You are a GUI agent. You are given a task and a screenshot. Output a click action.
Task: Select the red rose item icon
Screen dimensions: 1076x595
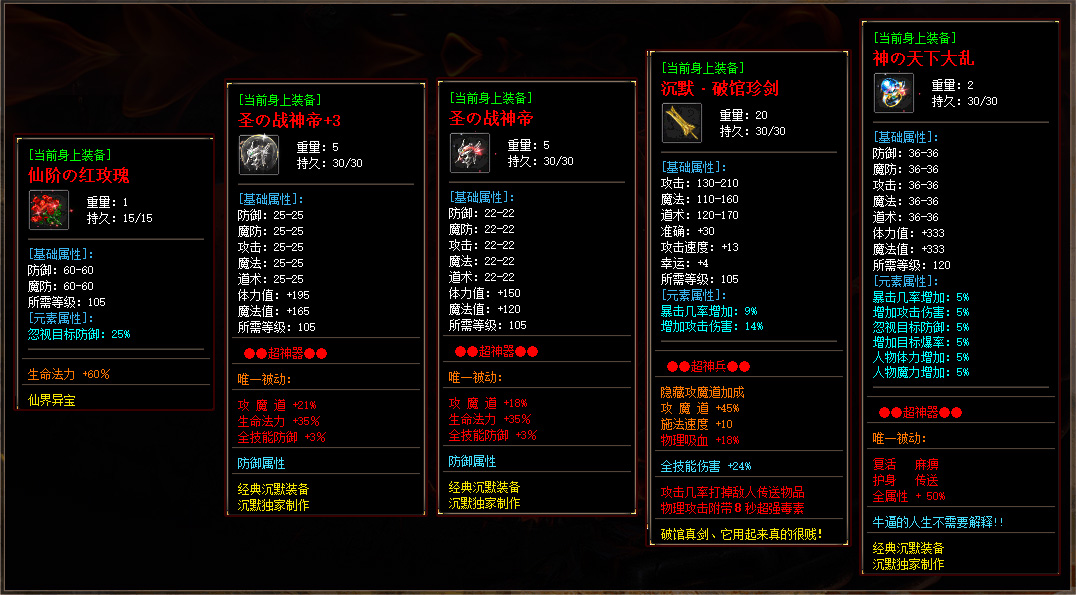(48, 210)
